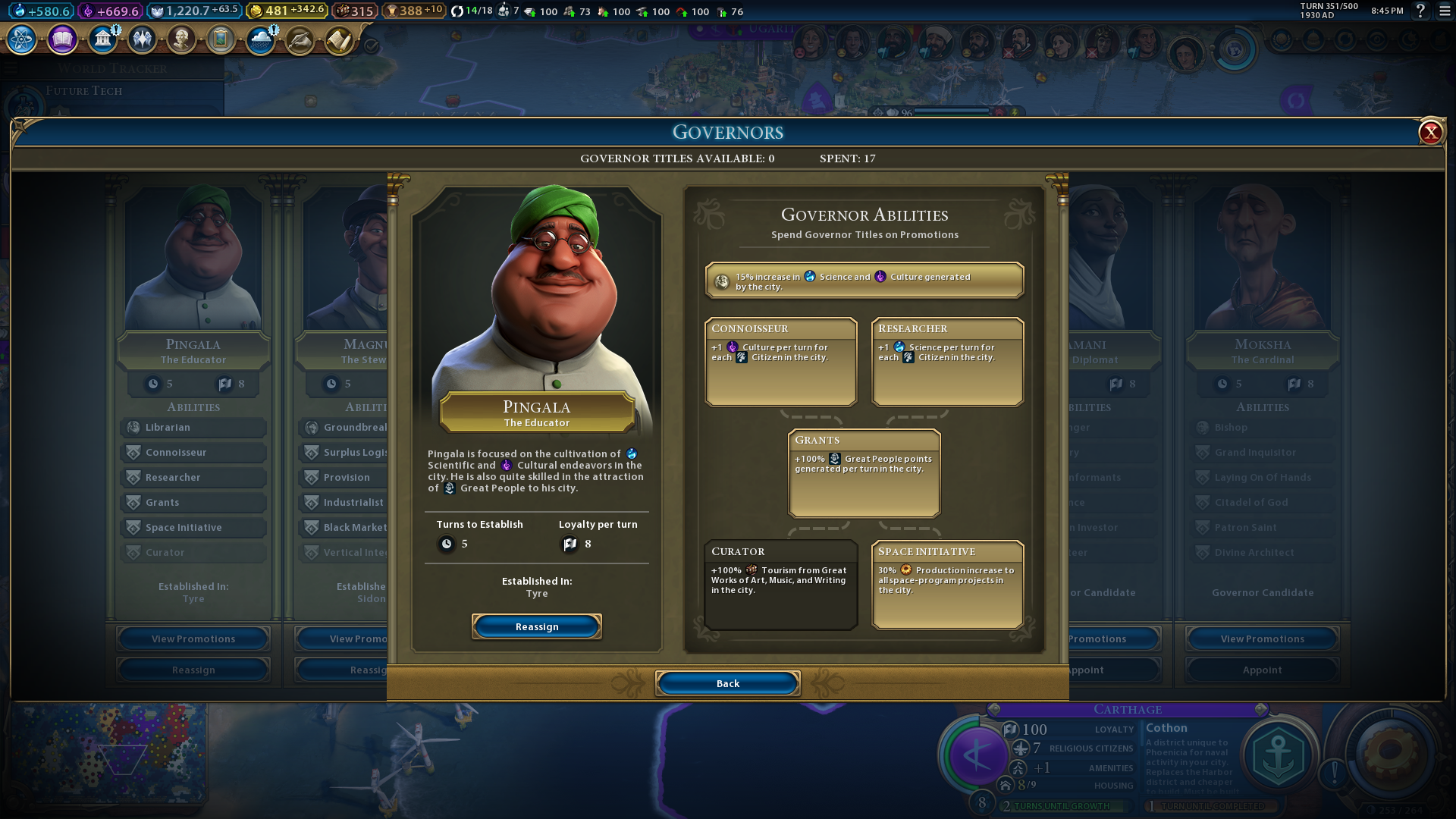Open the technology tree icon

point(22,39)
